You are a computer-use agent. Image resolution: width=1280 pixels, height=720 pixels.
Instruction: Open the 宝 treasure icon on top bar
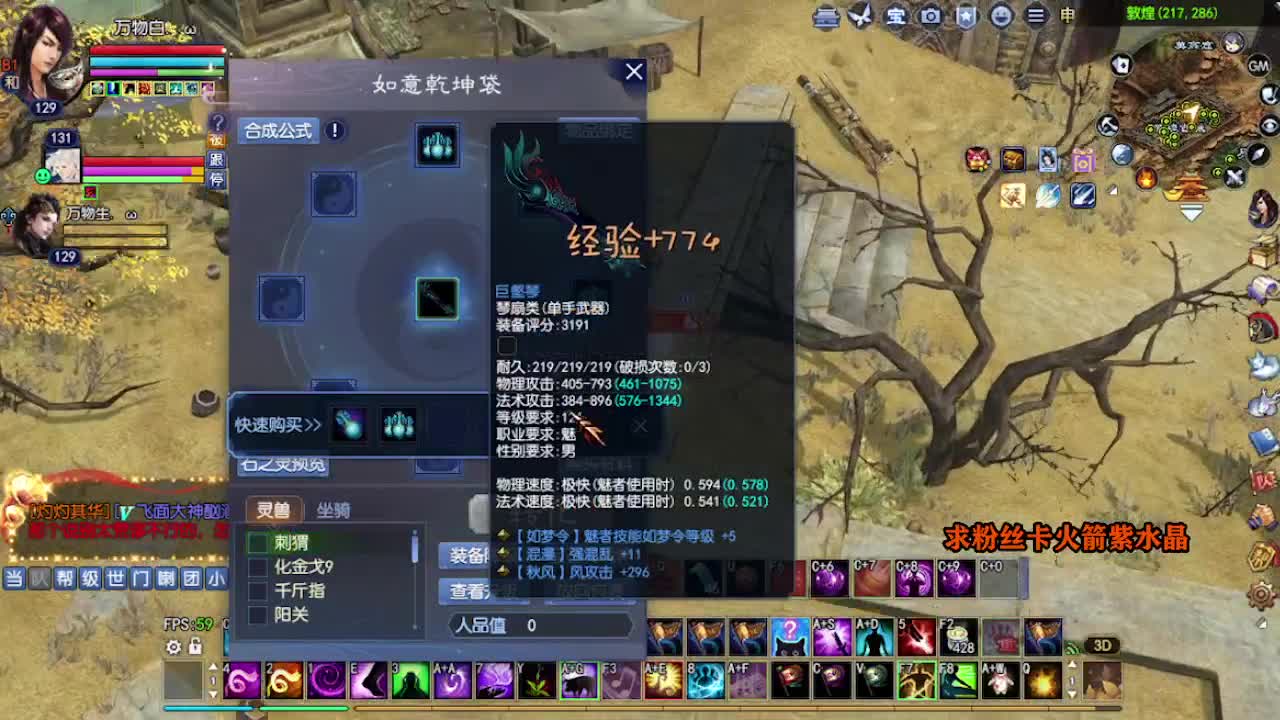895,16
